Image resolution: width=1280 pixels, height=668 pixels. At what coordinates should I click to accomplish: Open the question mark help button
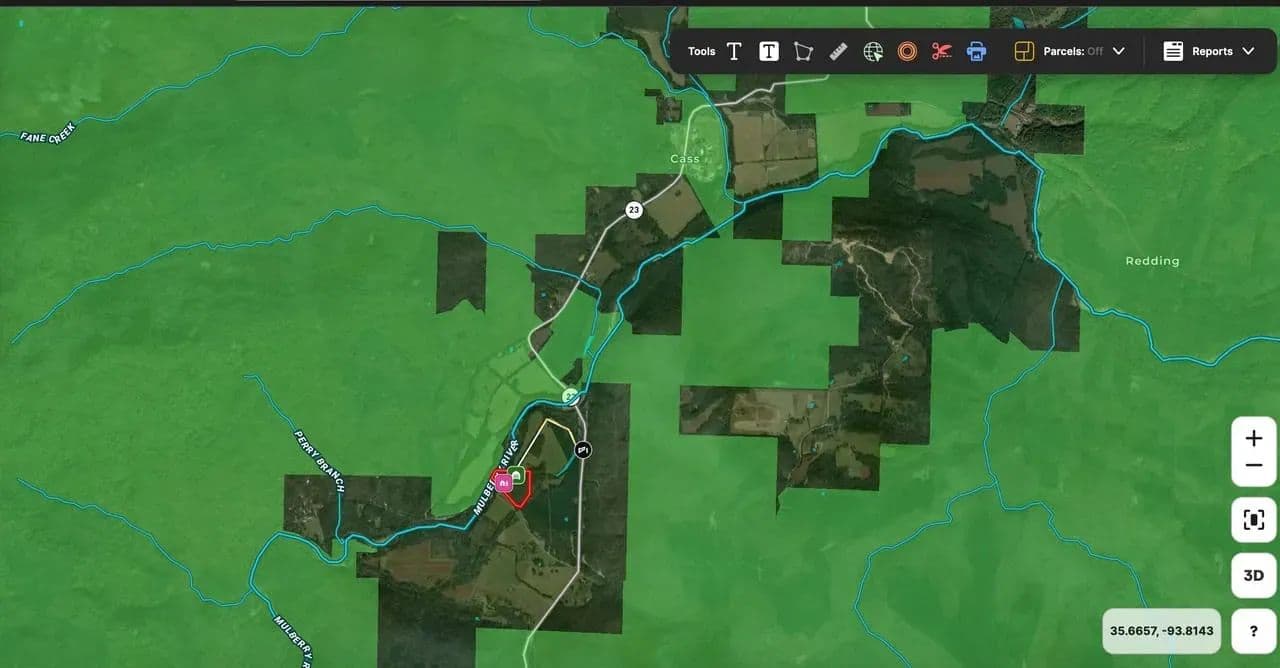tap(1253, 631)
